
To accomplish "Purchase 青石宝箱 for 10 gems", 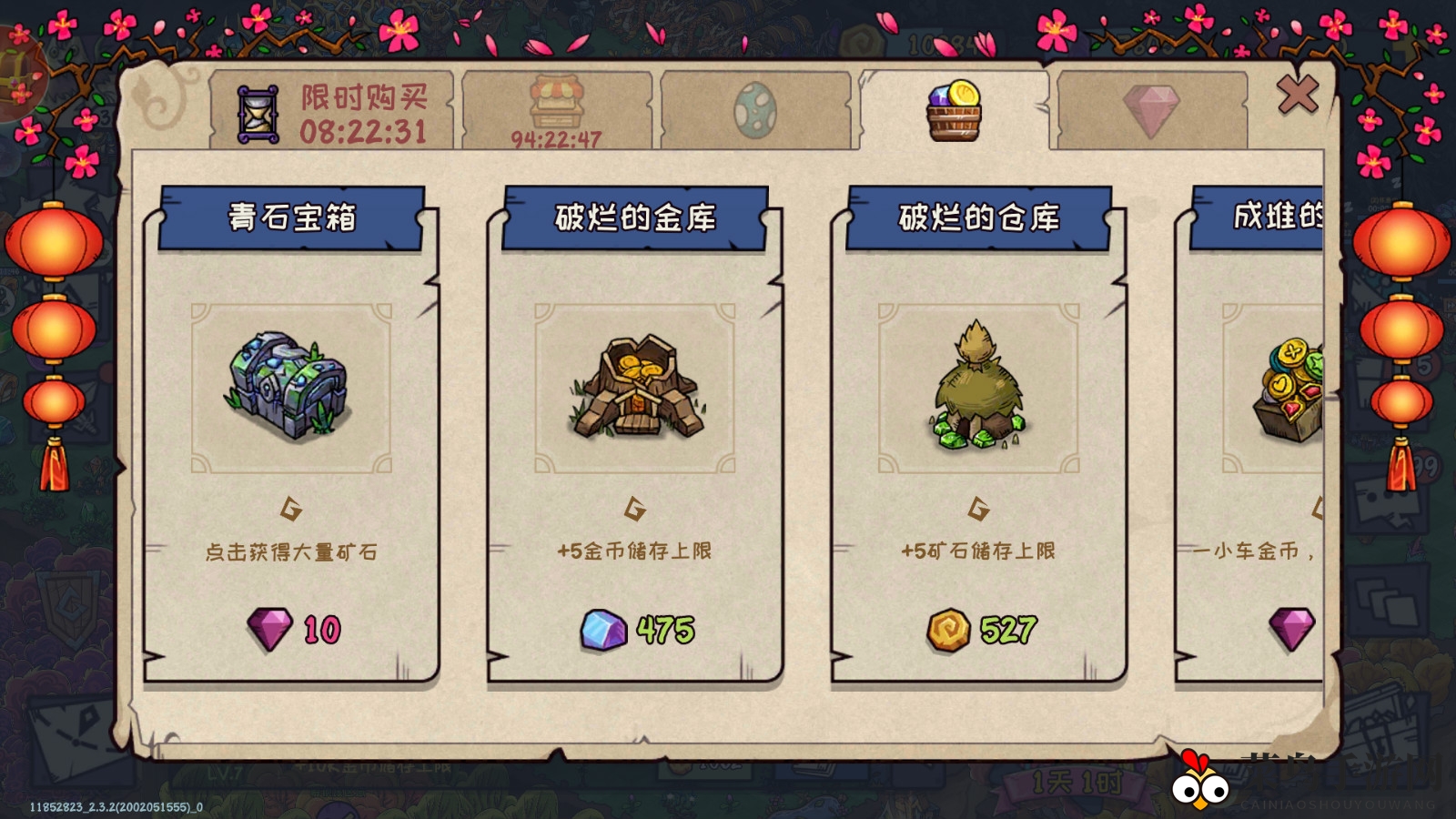I will click(291, 628).
